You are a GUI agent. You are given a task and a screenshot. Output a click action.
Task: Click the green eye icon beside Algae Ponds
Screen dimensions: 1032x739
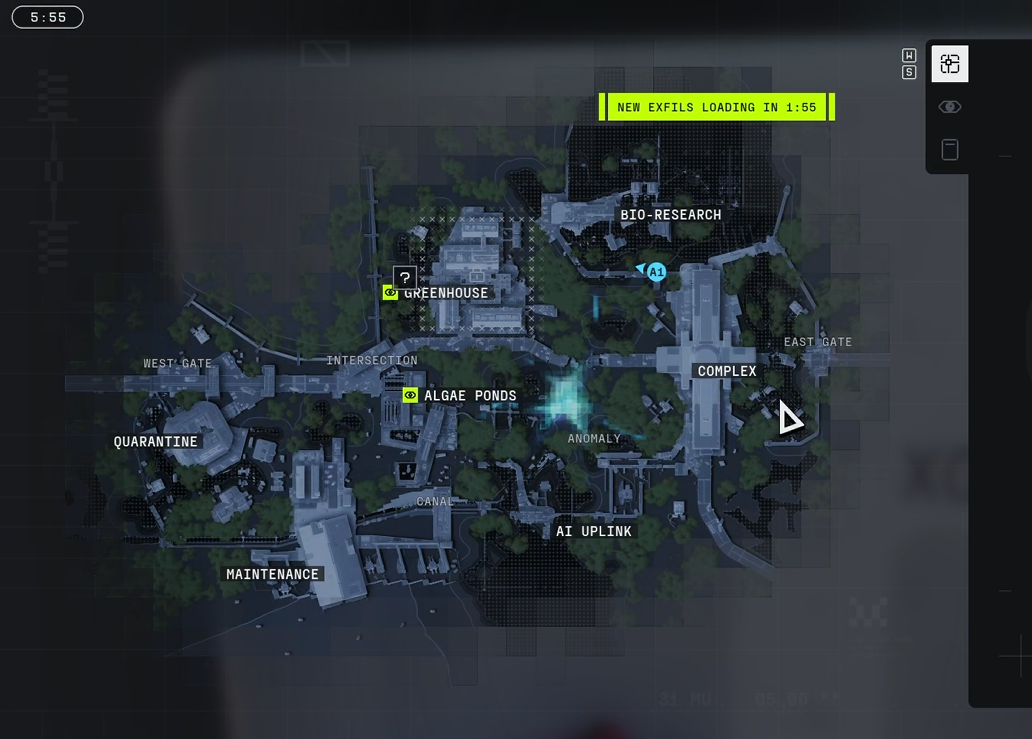(410, 395)
